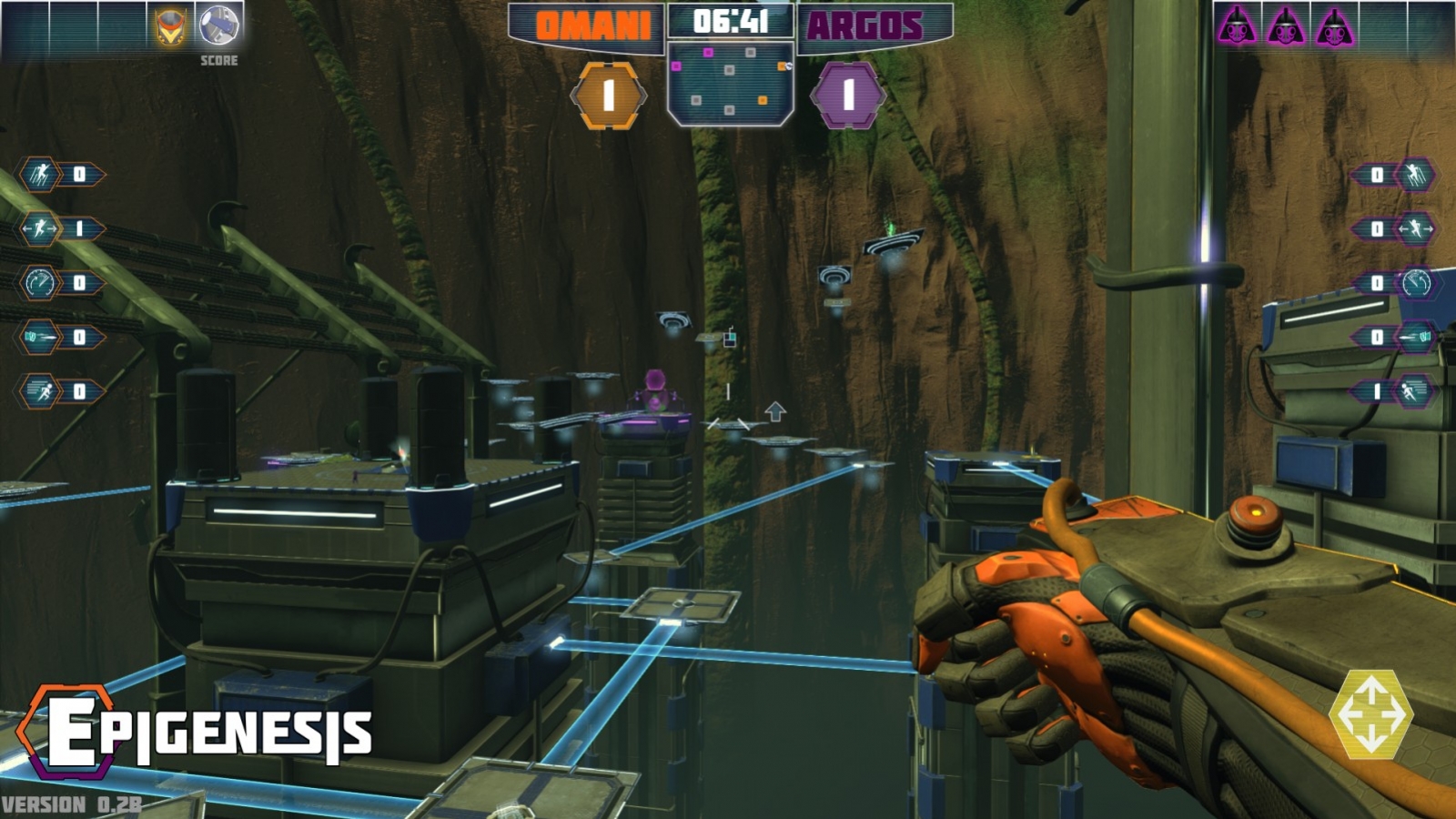Image resolution: width=1456 pixels, height=819 pixels.
Task: Select the icon above the SCORE label
Action: pos(218,25)
